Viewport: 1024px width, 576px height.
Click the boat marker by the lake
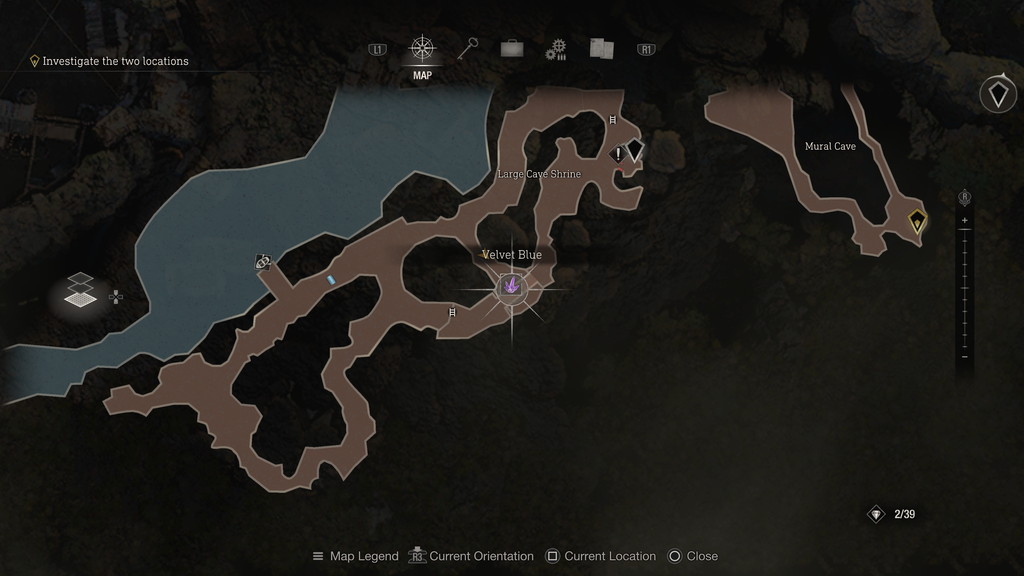tap(262, 262)
